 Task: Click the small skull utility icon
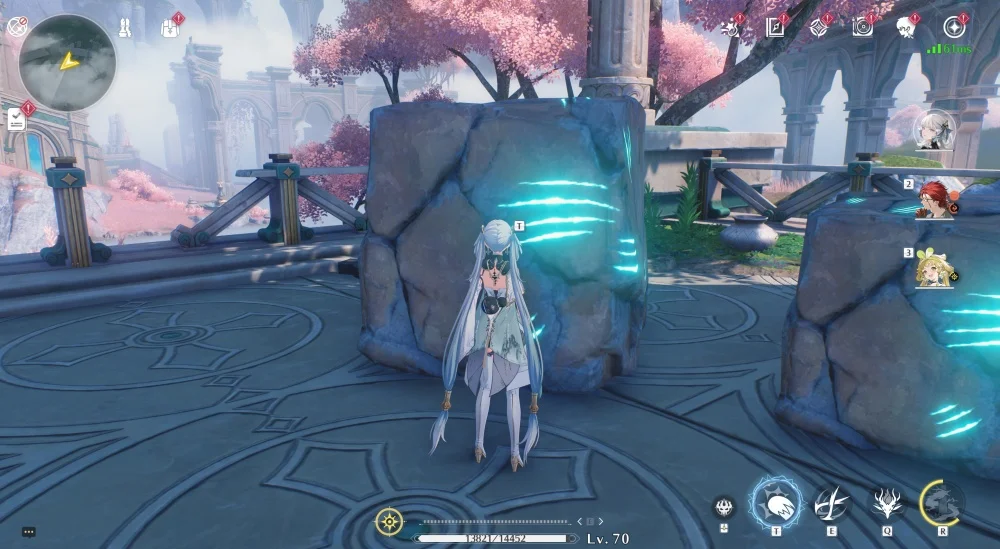[x=725, y=507]
